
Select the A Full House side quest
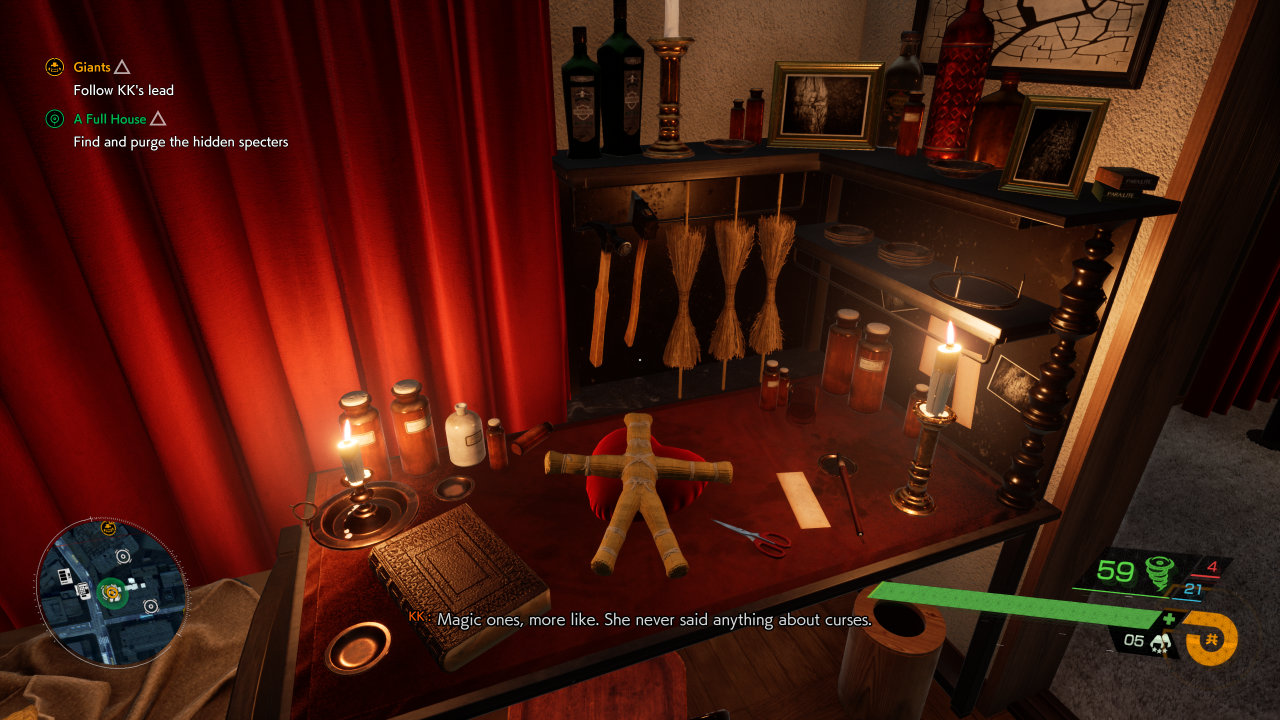(110, 119)
